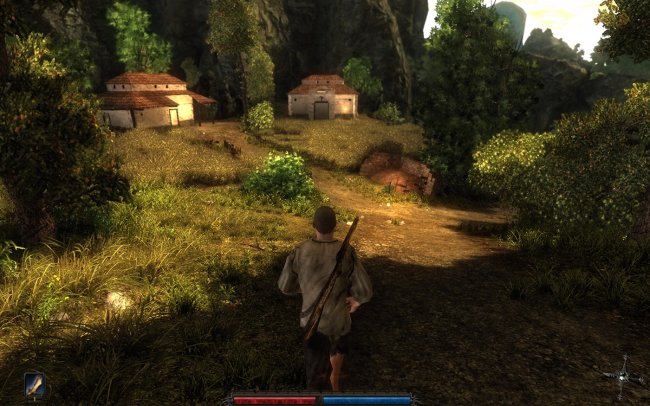
Task: Select the weapon quick slot icon
Action: pos(34,384)
